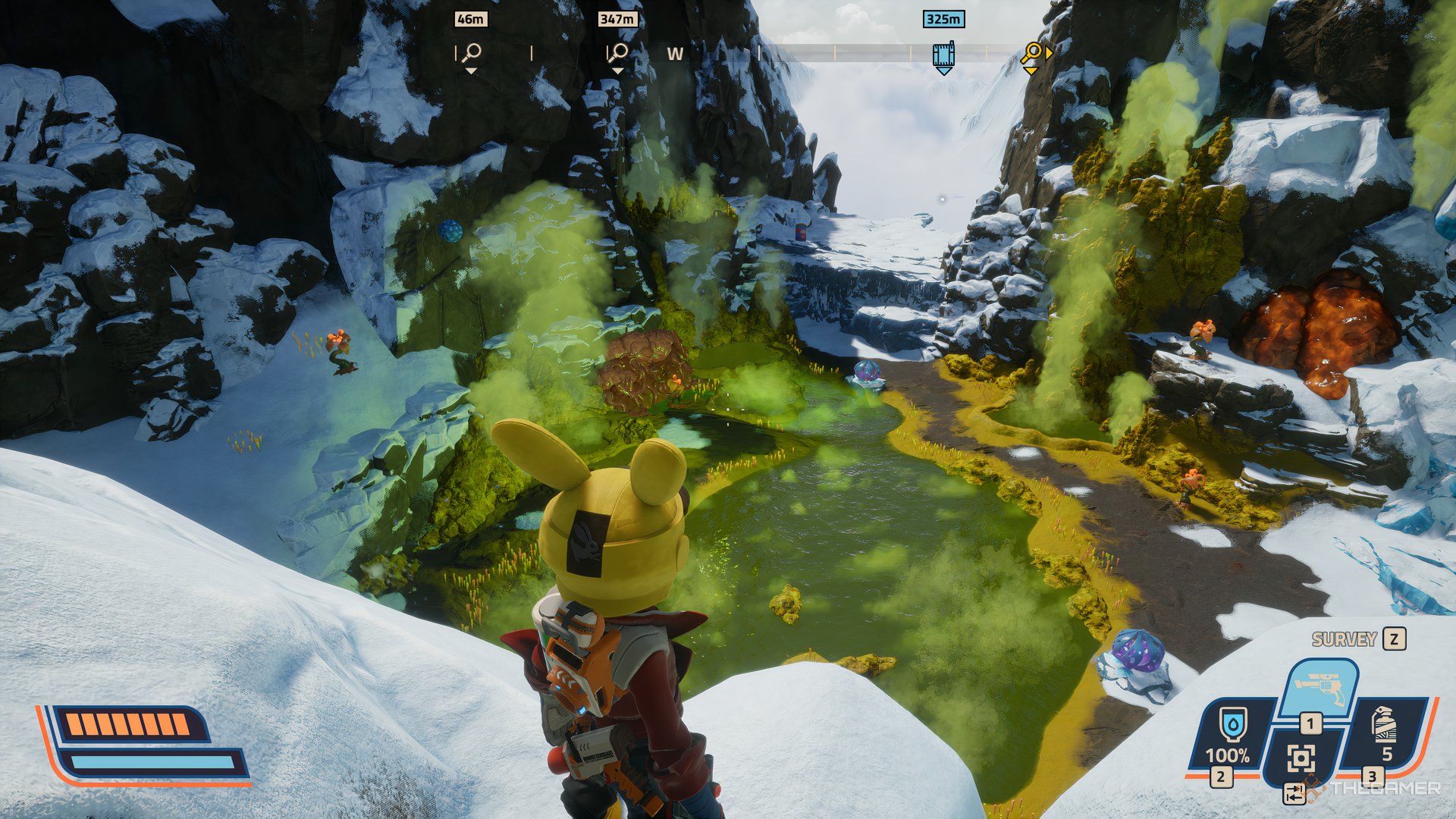Activate the scanner tool slot
The height and width of the screenshot is (819, 1456).
pos(1301,758)
